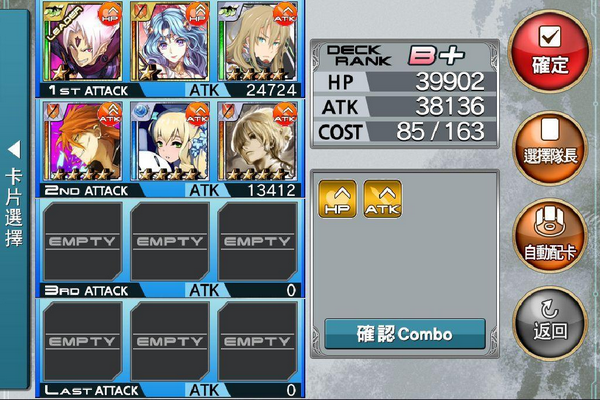Select the white-haired leader card
The height and width of the screenshot is (400, 603).
click(82, 41)
